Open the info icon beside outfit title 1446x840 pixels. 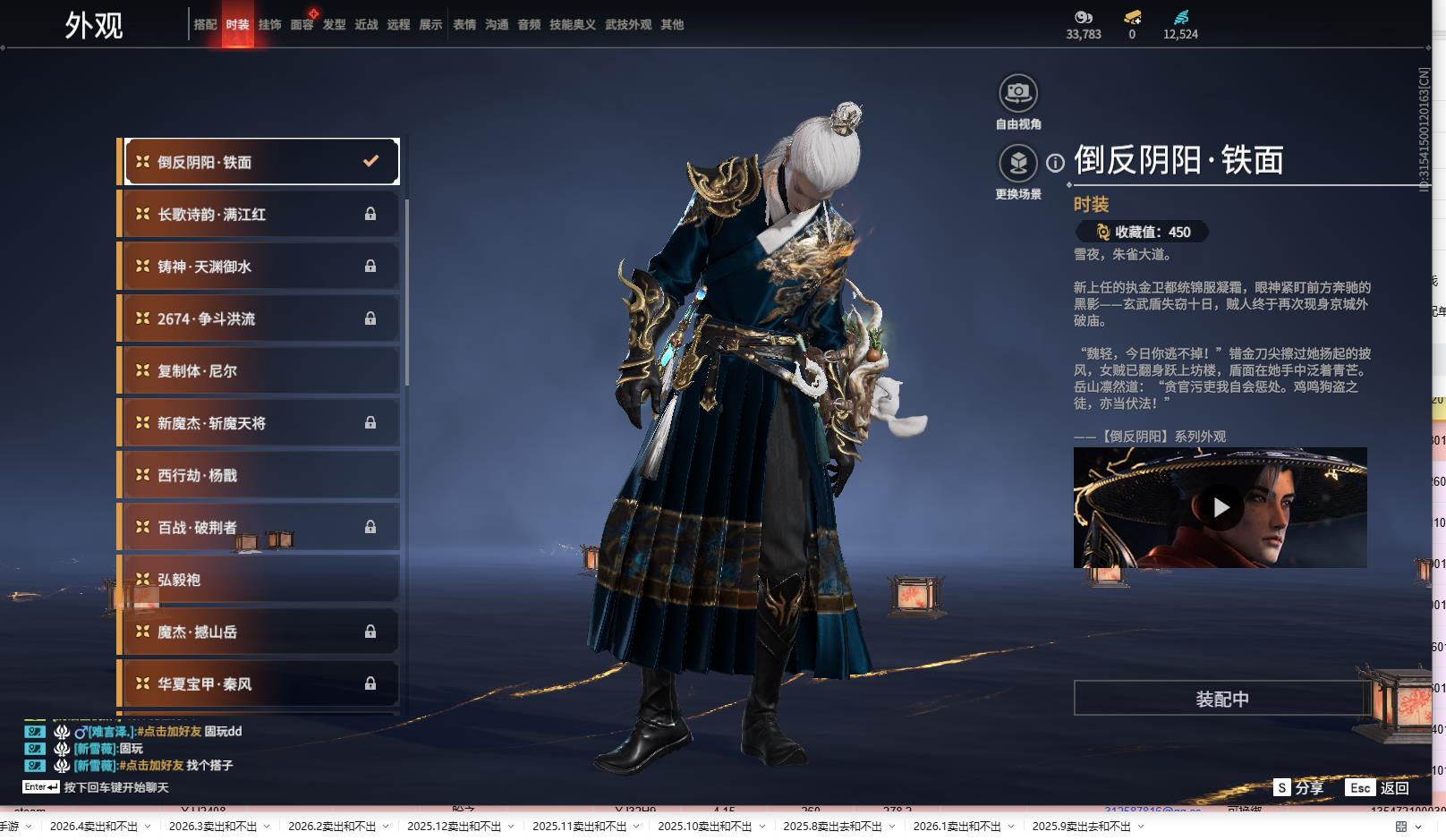tap(1056, 163)
